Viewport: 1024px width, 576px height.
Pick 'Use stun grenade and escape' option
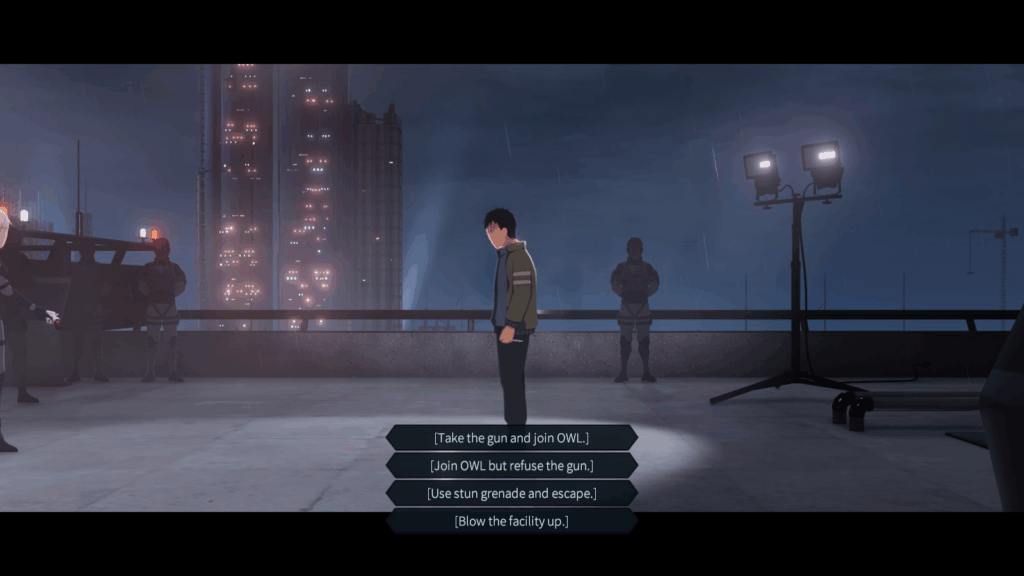[x=511, y=494]
